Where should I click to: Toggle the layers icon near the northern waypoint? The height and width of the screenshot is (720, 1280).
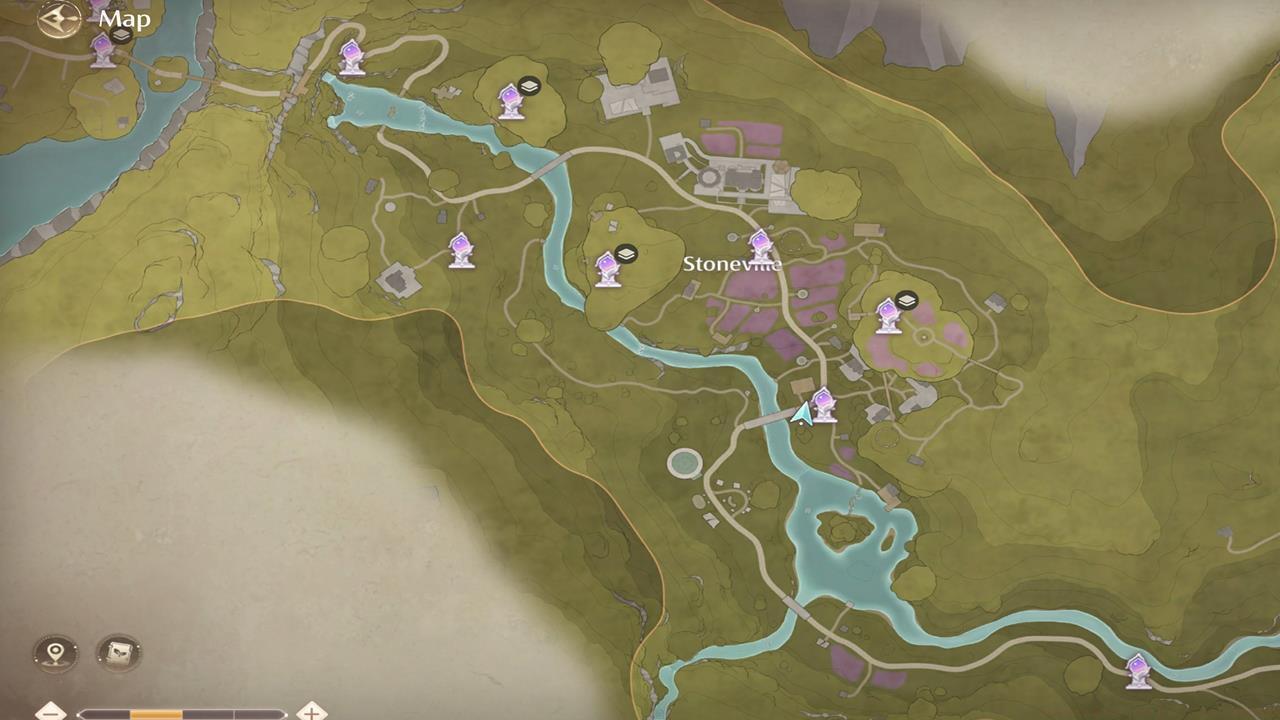tap(530, 85)
